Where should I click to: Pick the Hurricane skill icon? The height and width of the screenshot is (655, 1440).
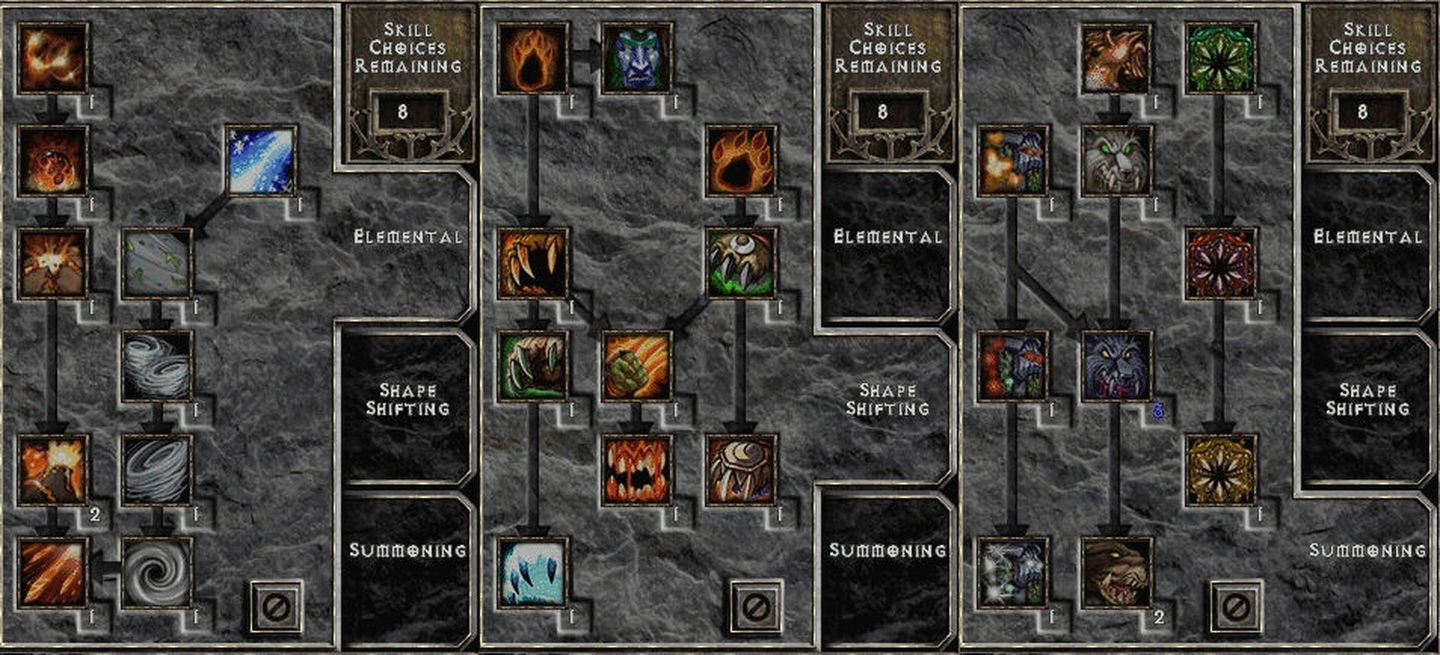(156, 572)
